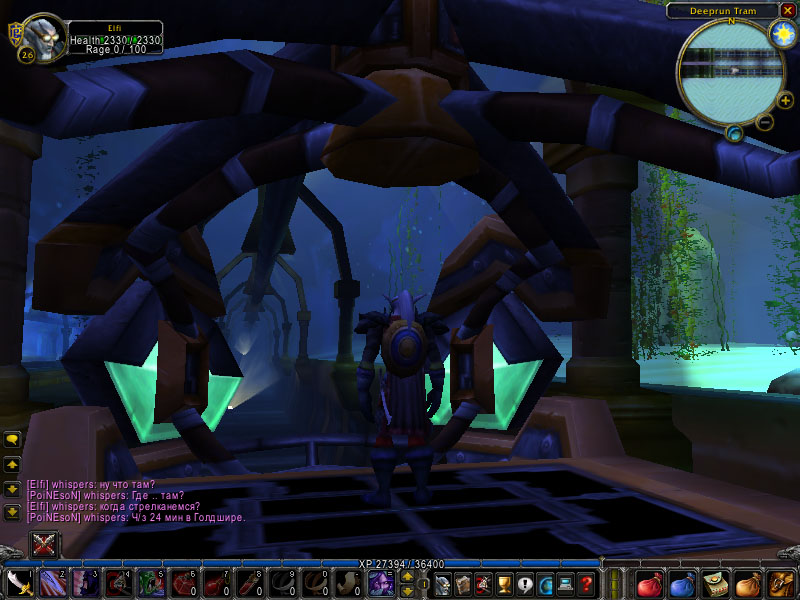Click the crossed swords stance button
The image size is (800, 600).
[x=43, y=545]
